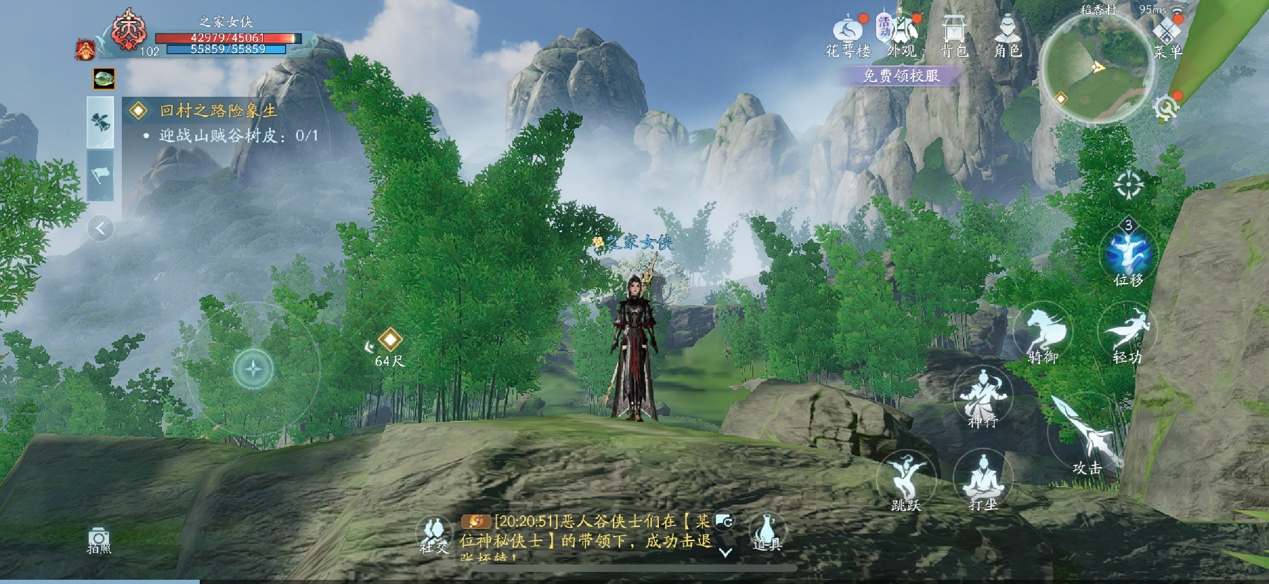Open the 道具 items button

pyautogui.click(x=766, y=530)
